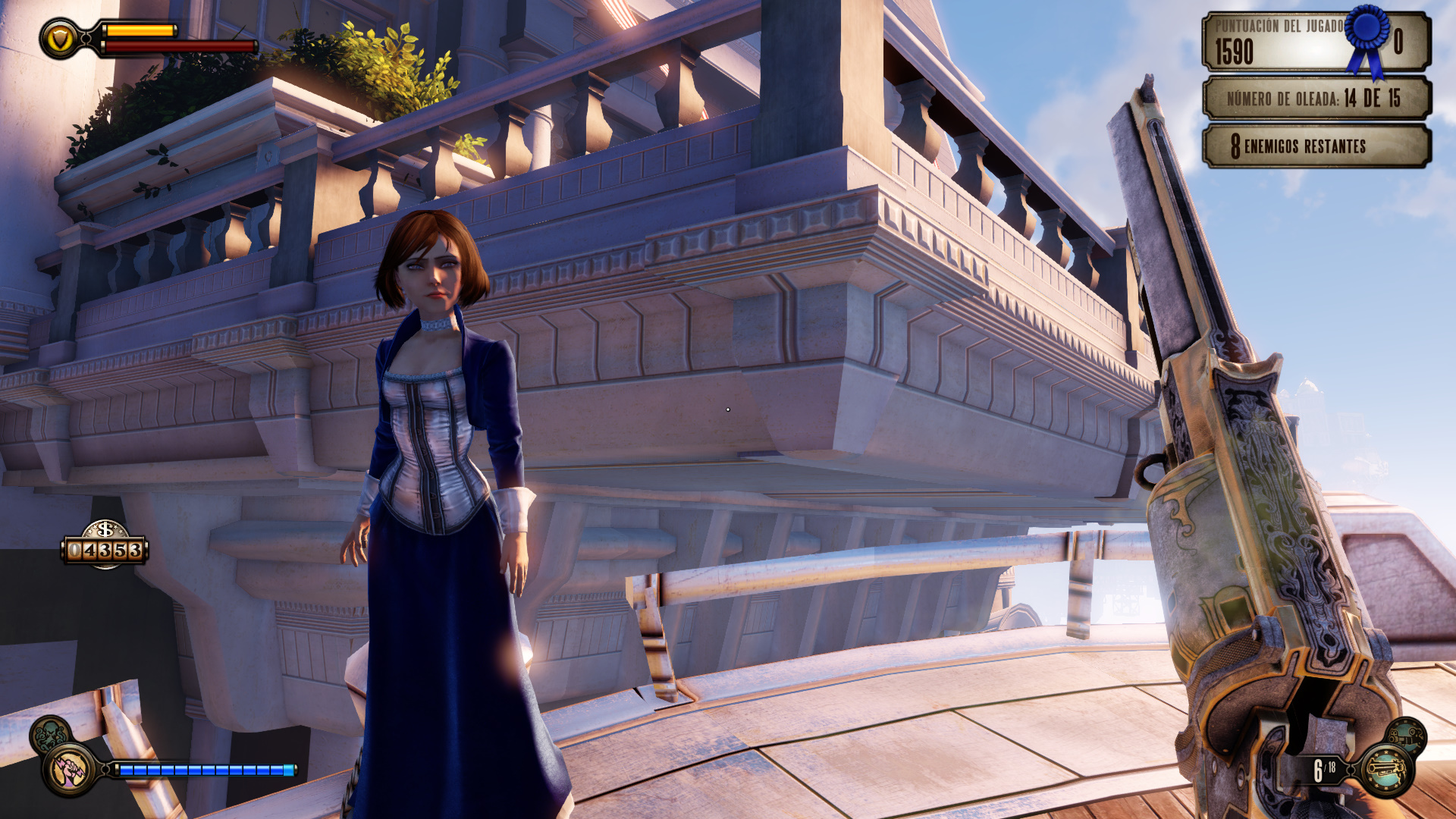This screenshot has height=819, width=1456.
Task: Switch to the green octopus Undertow vigor
Action: pyautogui.click(x=50, y=733)
